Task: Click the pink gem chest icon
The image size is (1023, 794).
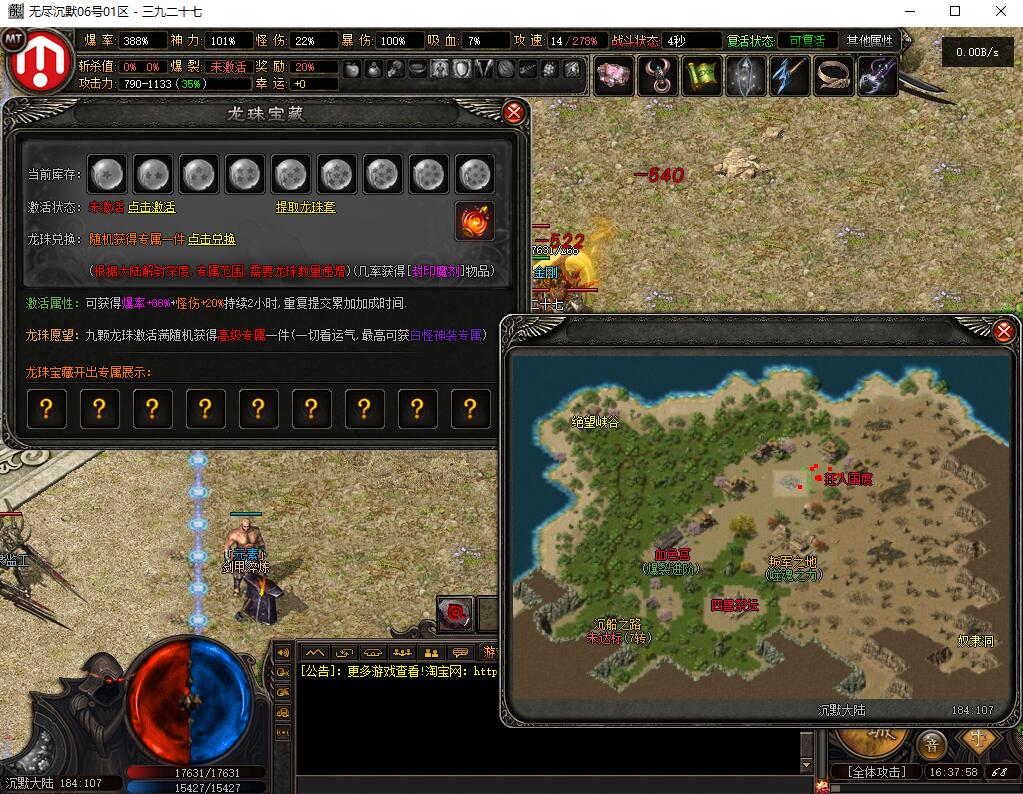Action: pyautogui.click(x=613, y=76)
